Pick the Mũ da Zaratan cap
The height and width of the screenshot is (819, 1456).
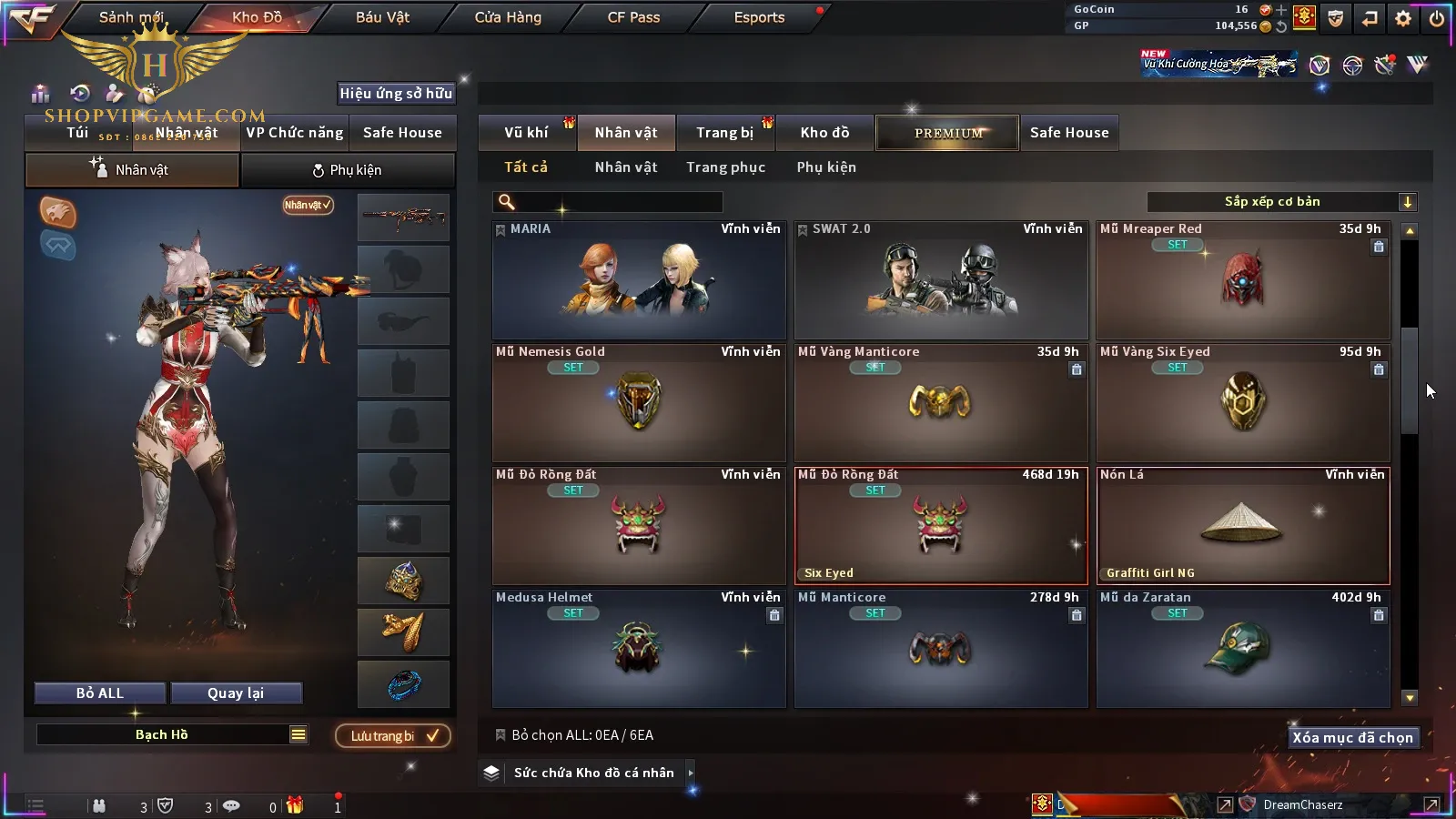pos(1243,648)
